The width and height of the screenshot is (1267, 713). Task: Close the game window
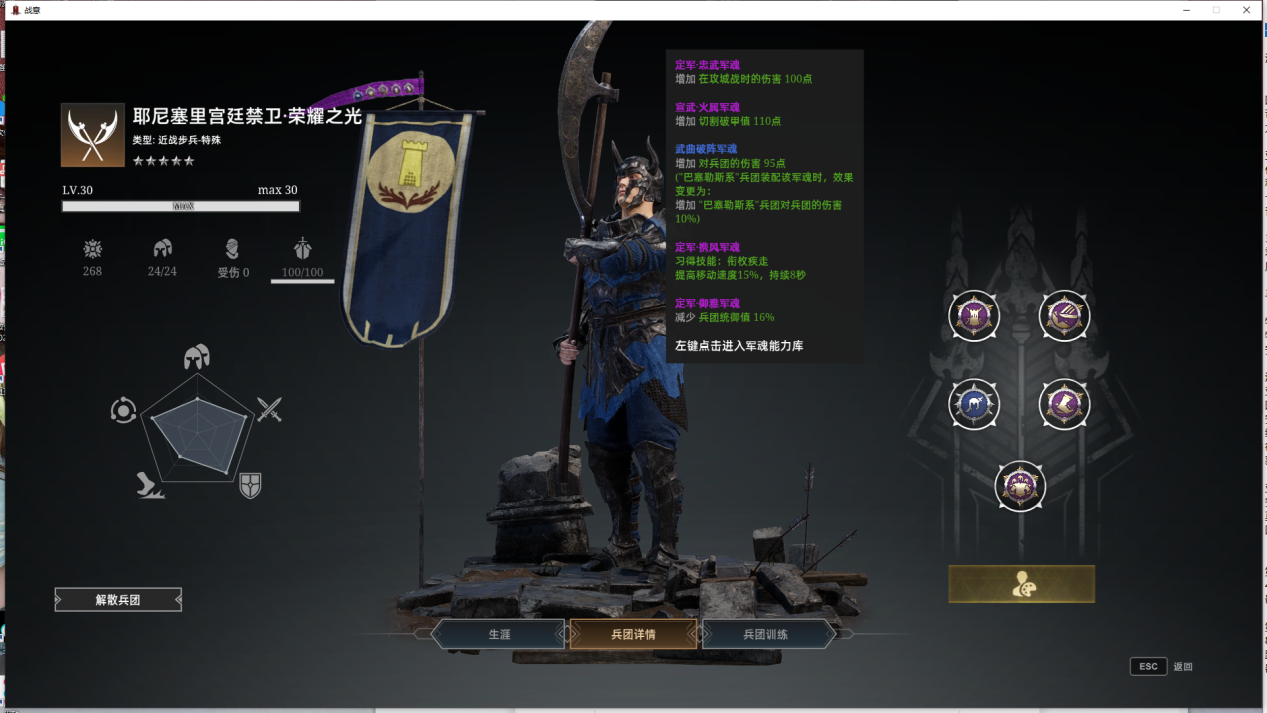[x=1247, y=10]
